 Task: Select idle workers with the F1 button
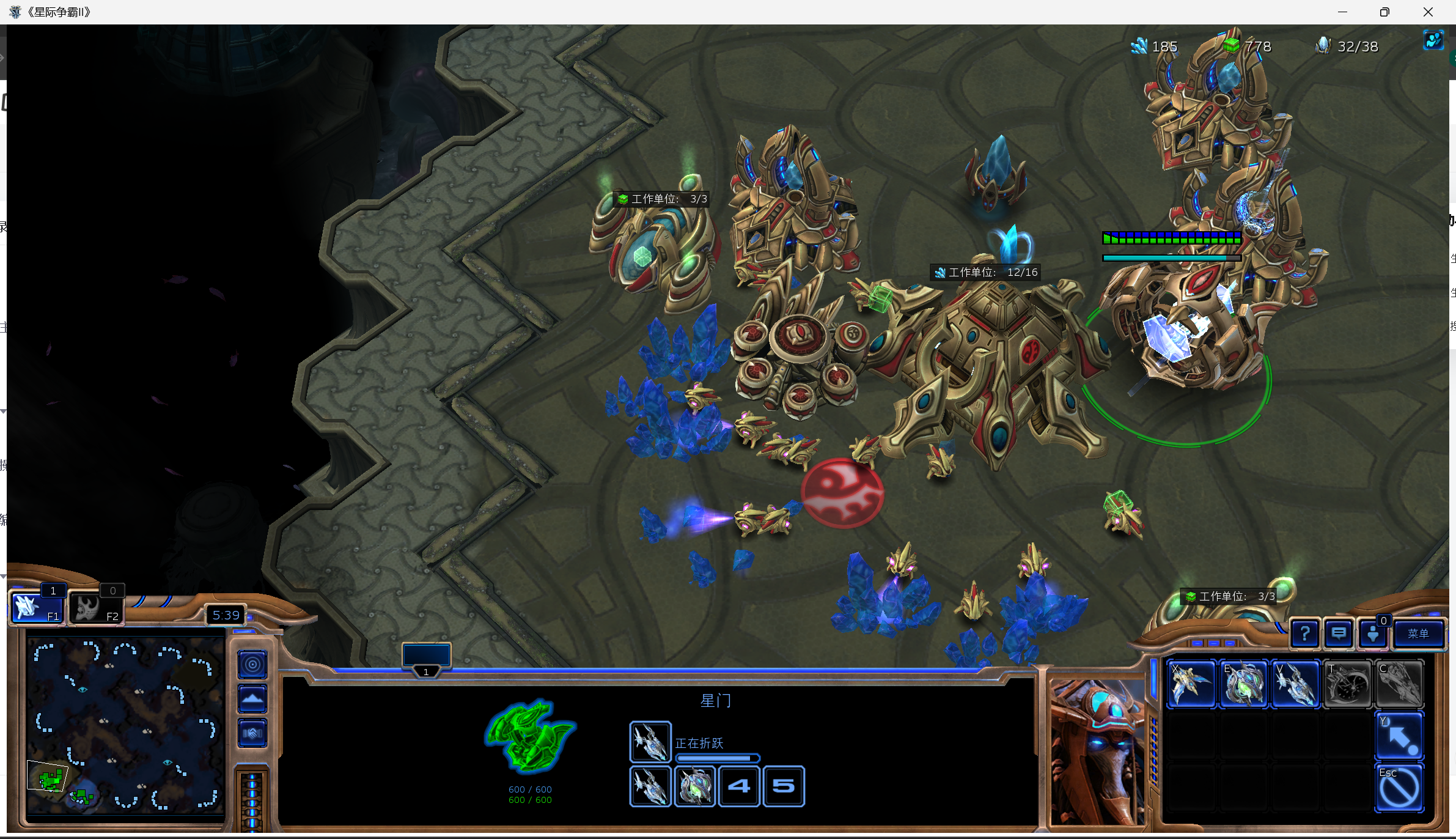(x=37, y=608)
